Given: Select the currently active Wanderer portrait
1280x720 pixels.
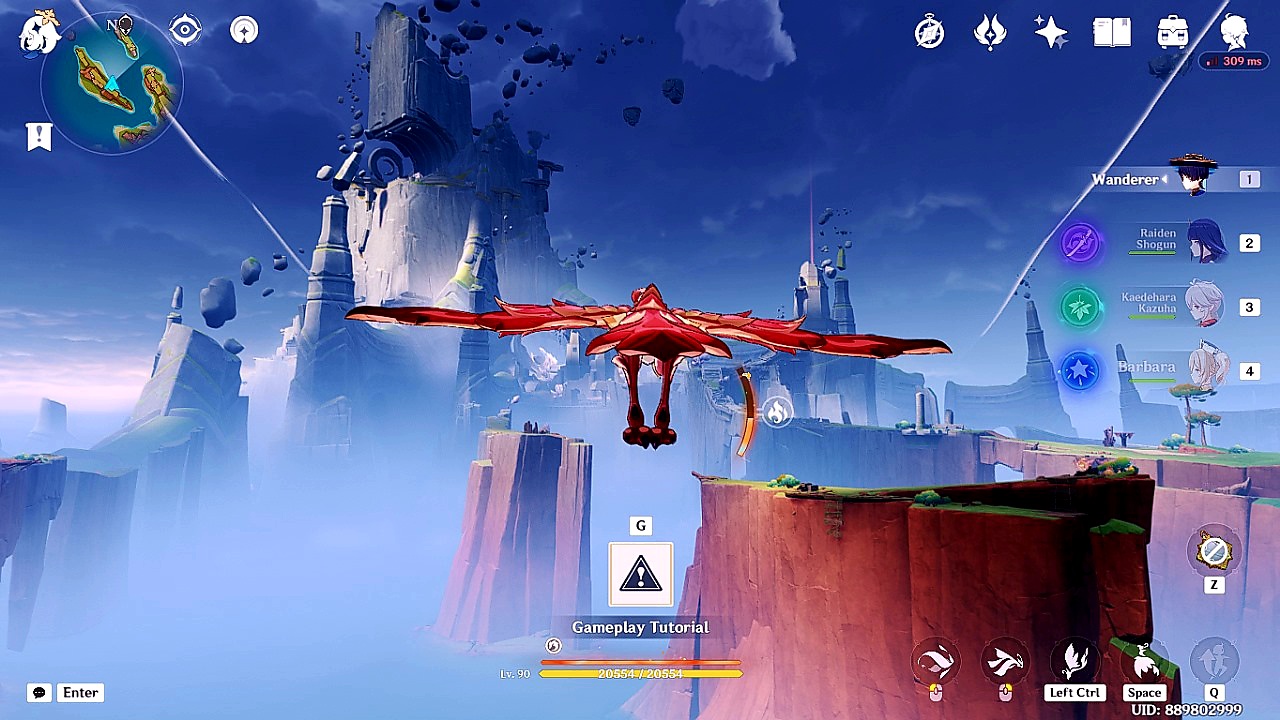Looking at the screenshot, I should (1198, 179).
